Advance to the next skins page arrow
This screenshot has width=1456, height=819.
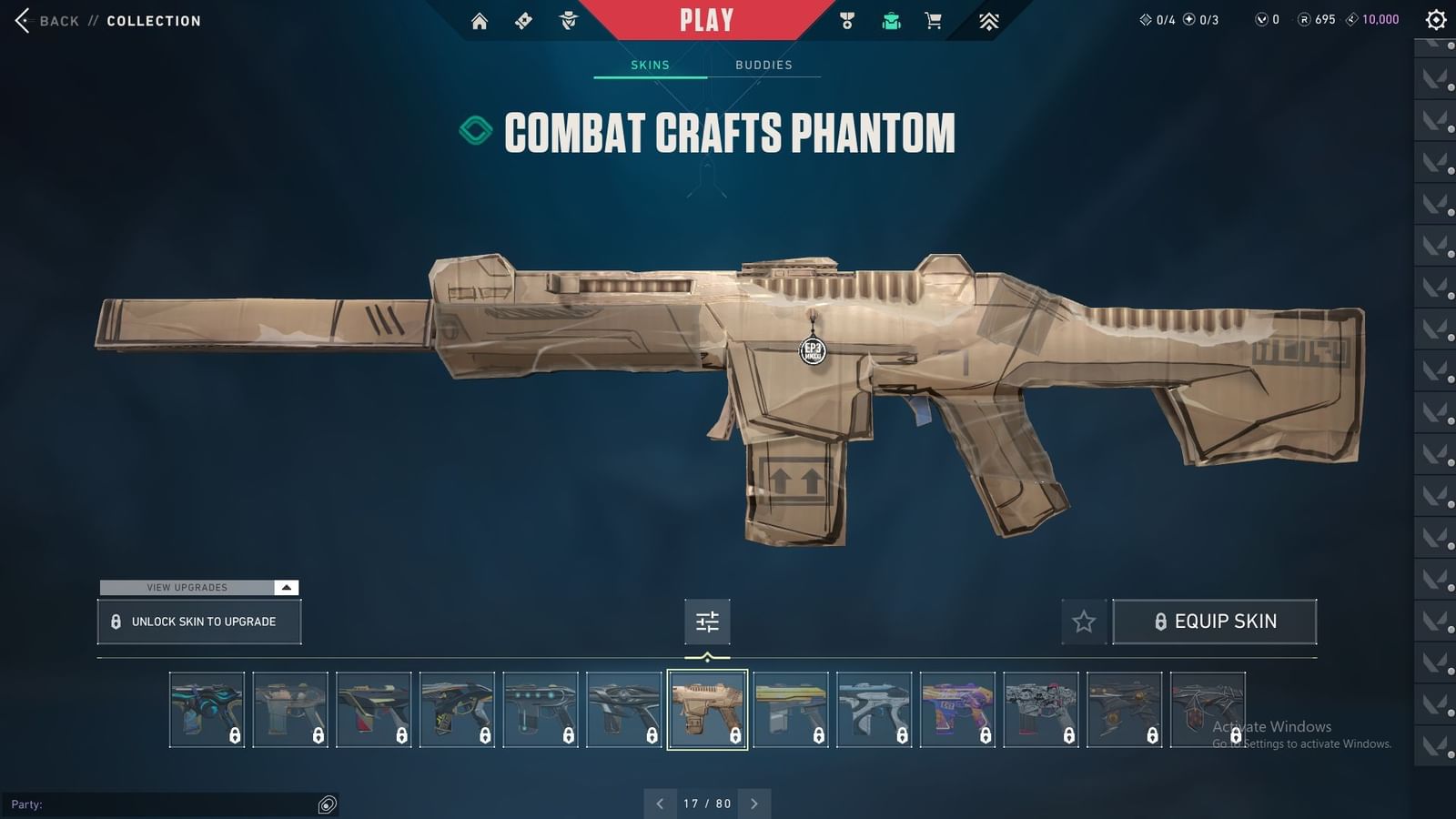pyautogui.click(x=754, y=804)
